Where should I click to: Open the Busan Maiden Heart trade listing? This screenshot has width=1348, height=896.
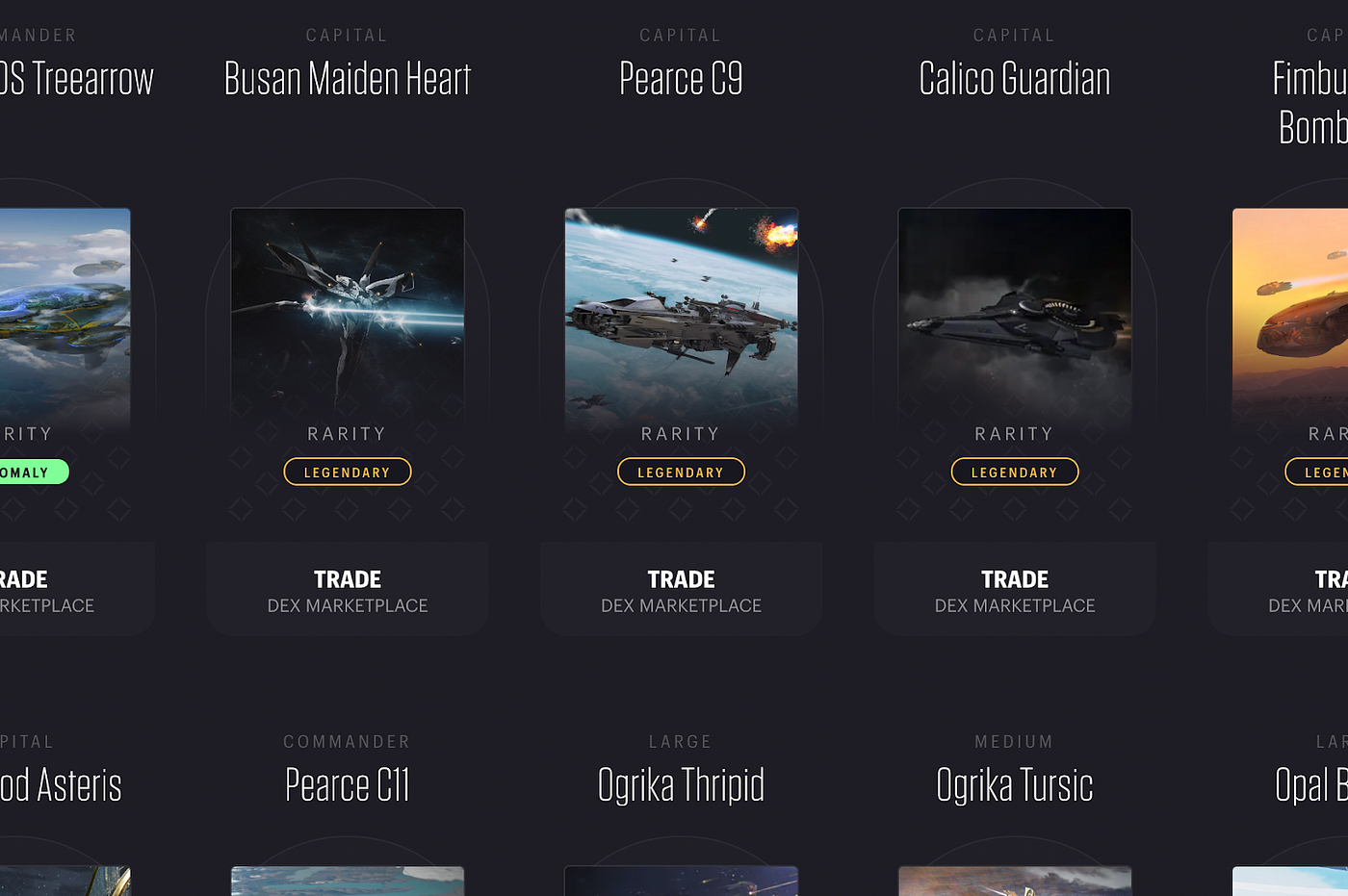tap(347, 587)
